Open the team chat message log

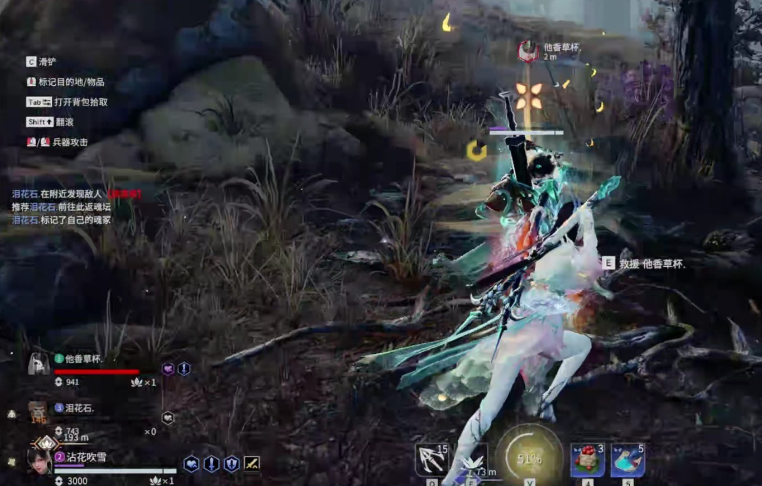point(75,205)
